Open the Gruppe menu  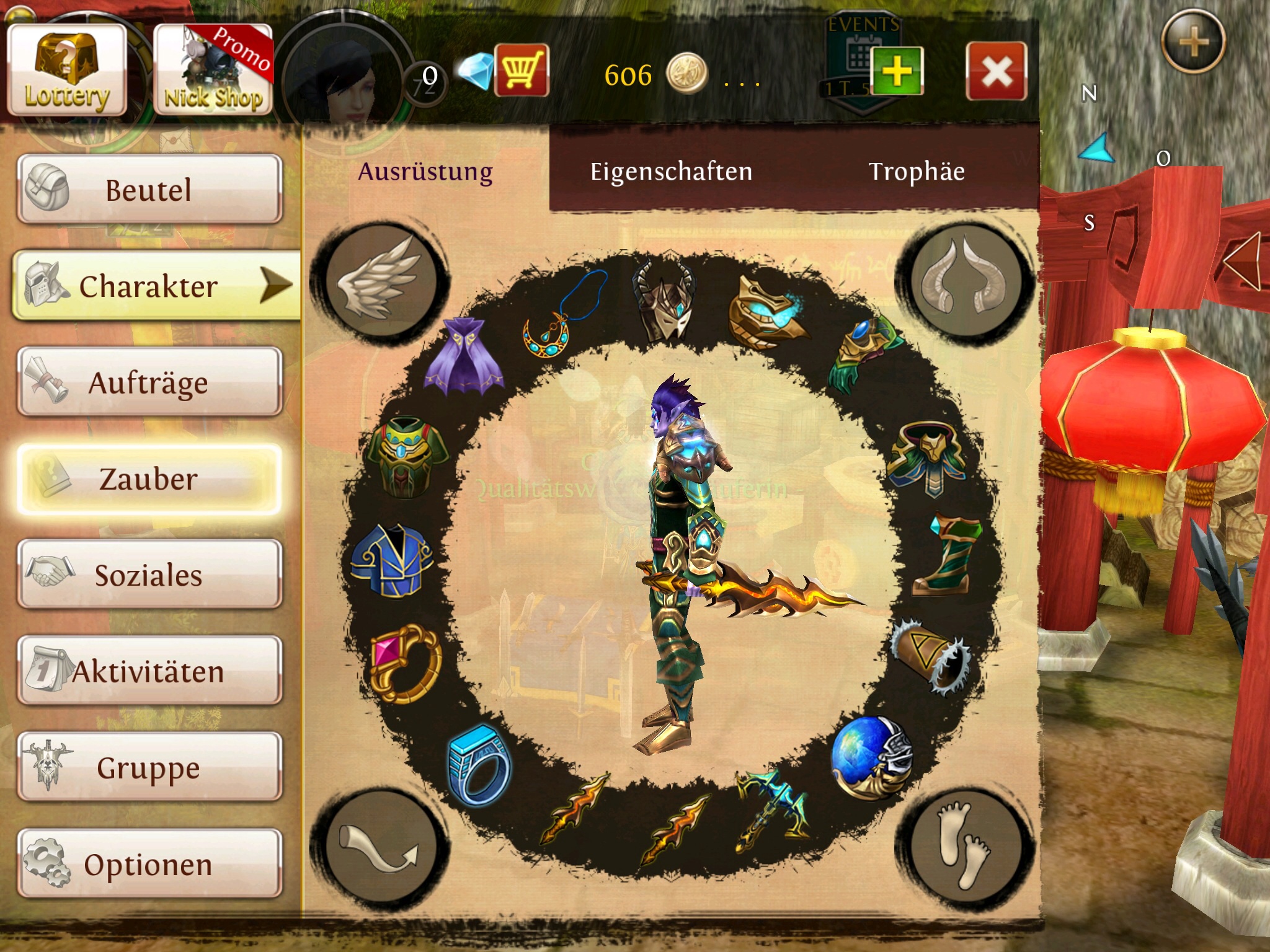click(x=149, y=767)
